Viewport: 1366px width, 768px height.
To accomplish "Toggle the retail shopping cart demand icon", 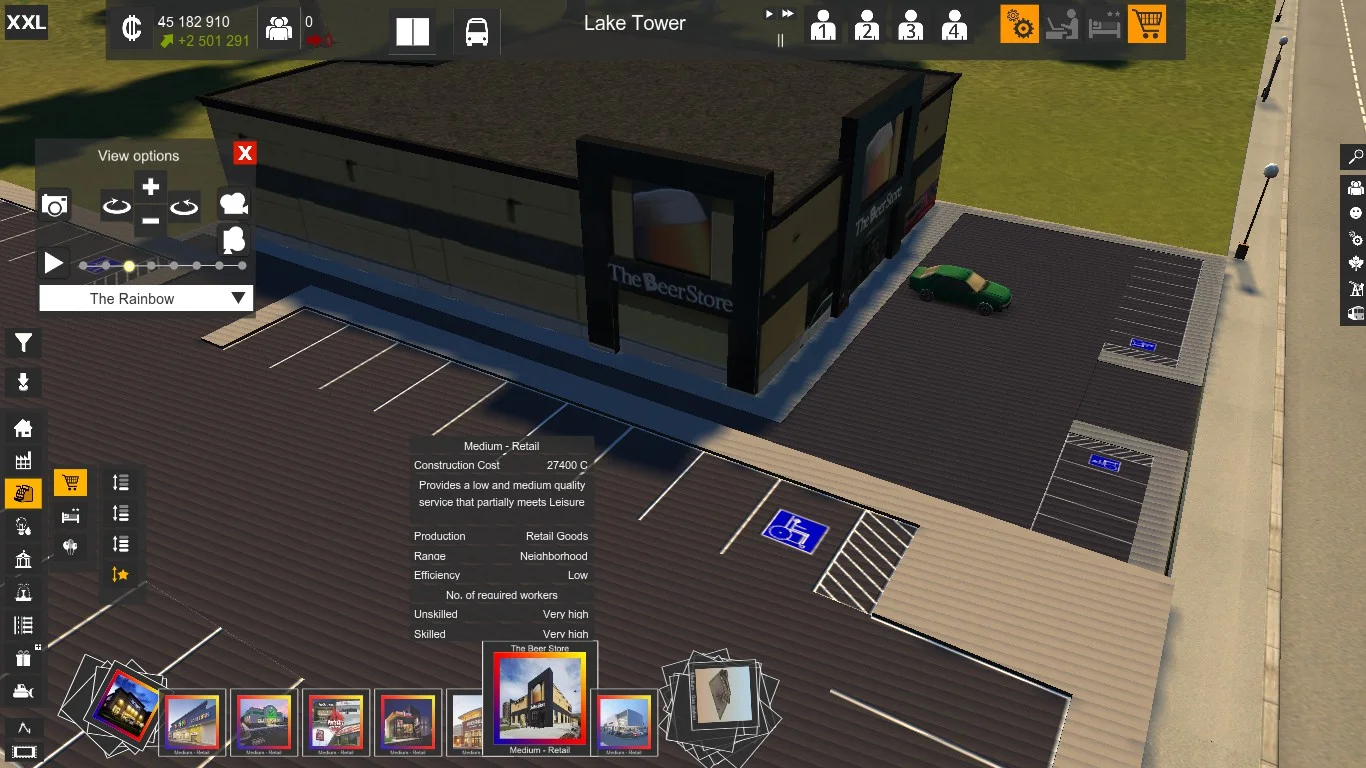I will coord(1147,25).
